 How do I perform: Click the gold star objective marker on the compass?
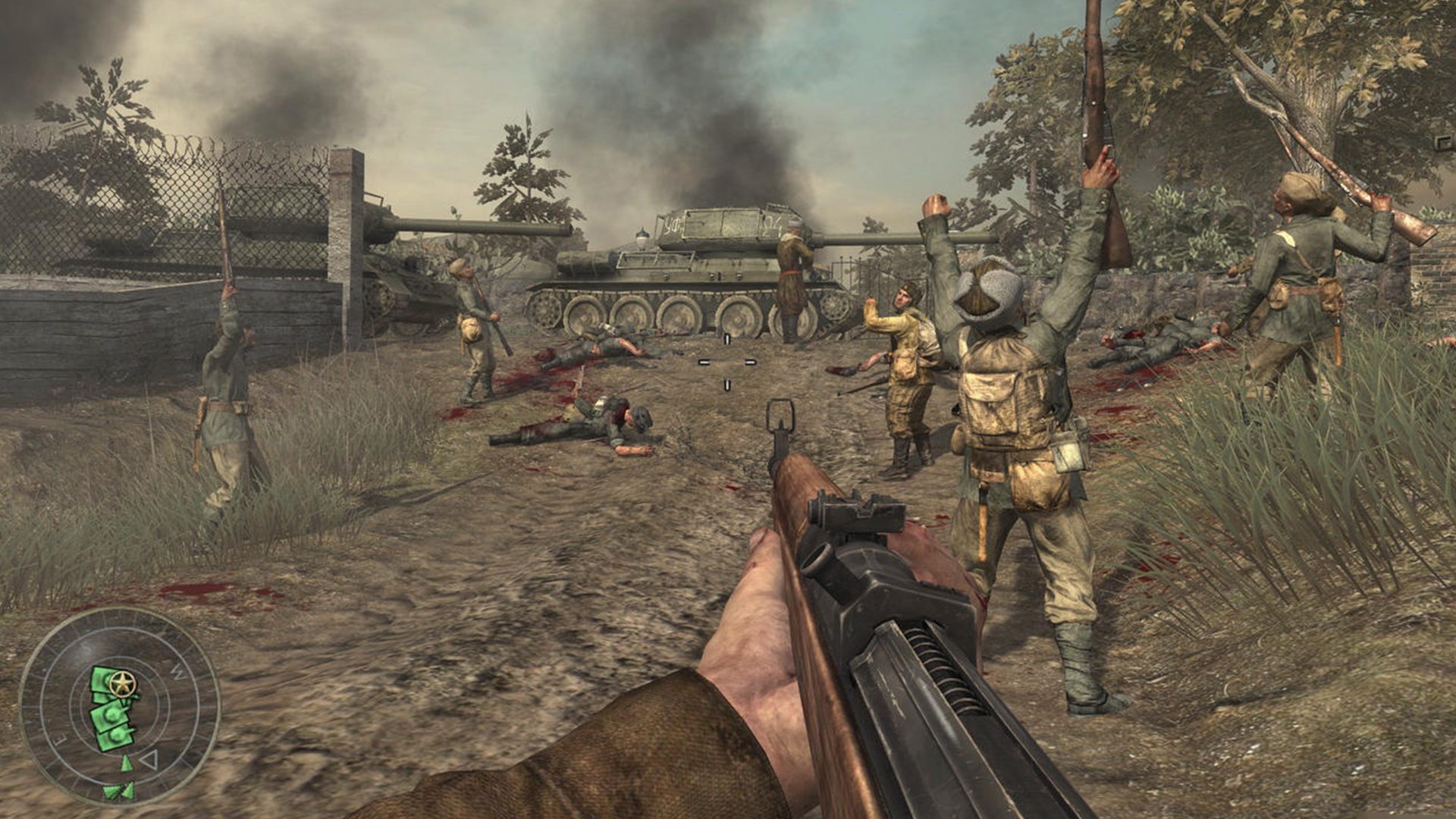click(x=122, y=682)
